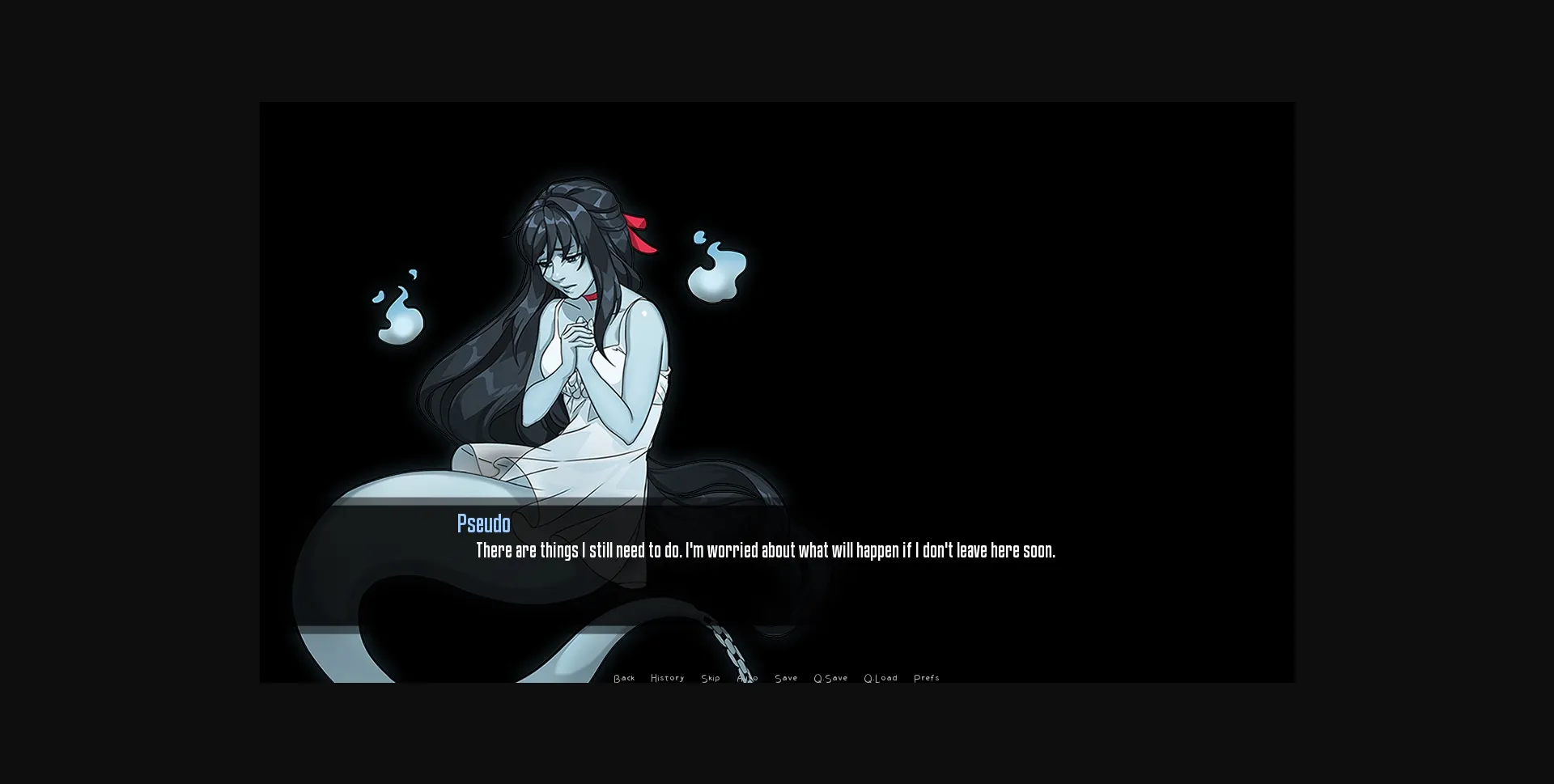Activate Q.Load to quick load progress
Viewport: 1554px width, 784px height.
tap(881, 678)
